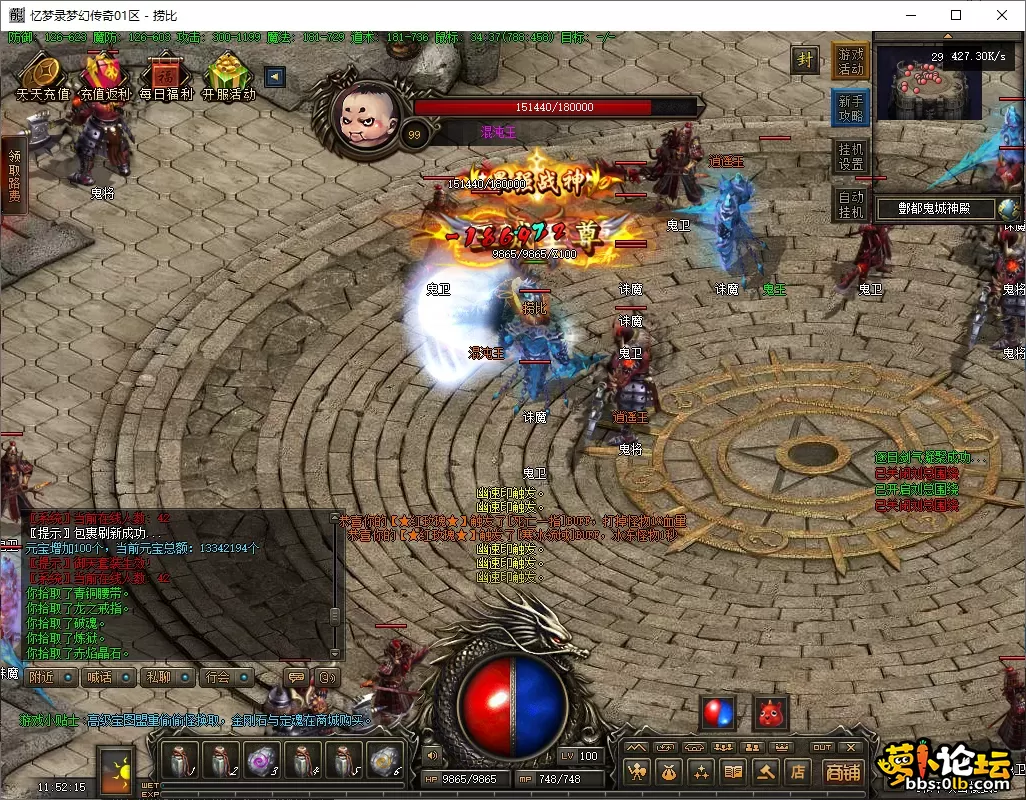
Task: Collapse the top icon row with the arrow
Action: tap(275, 77)
